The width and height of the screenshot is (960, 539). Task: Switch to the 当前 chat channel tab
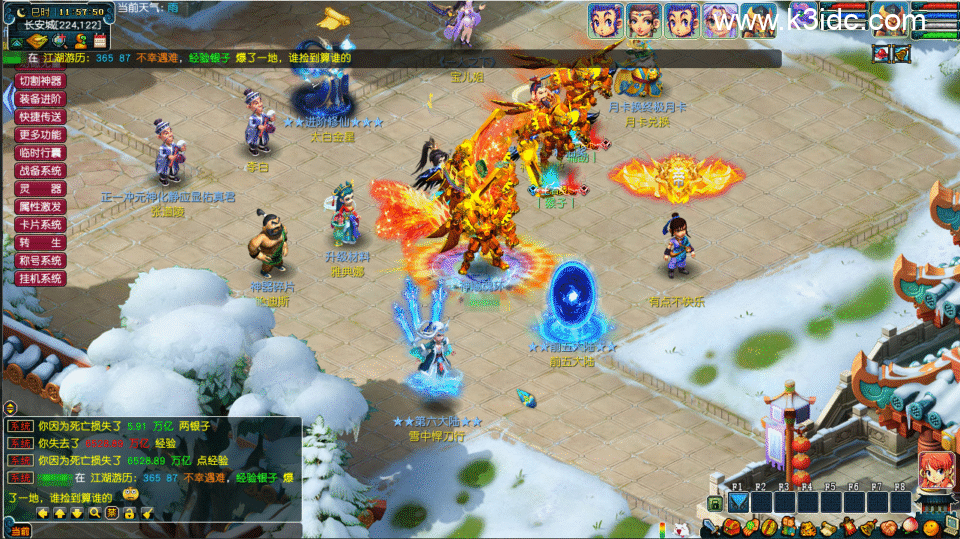pos(18,531)
